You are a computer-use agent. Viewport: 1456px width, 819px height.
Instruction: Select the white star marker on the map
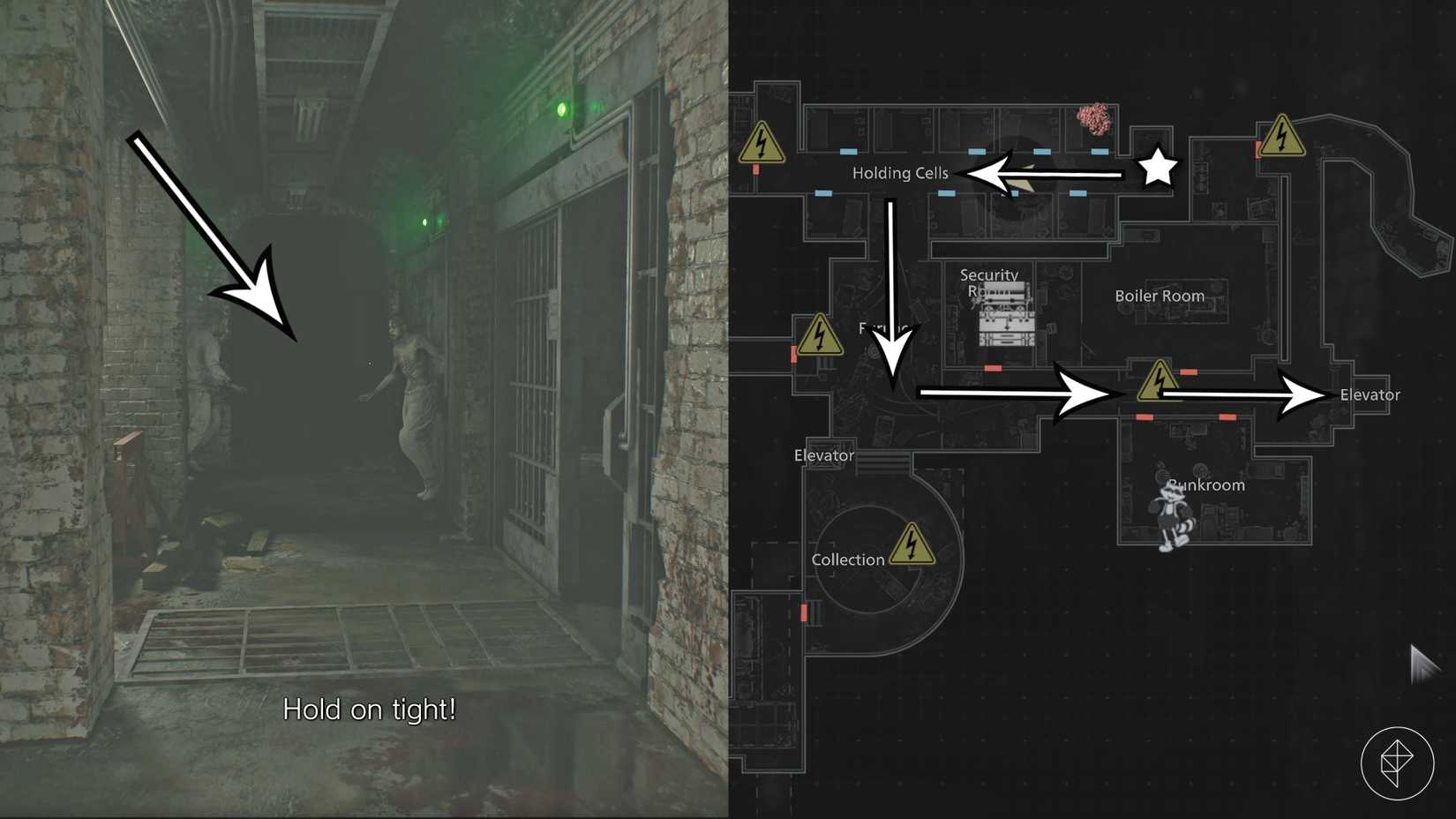coord(1158,168)
